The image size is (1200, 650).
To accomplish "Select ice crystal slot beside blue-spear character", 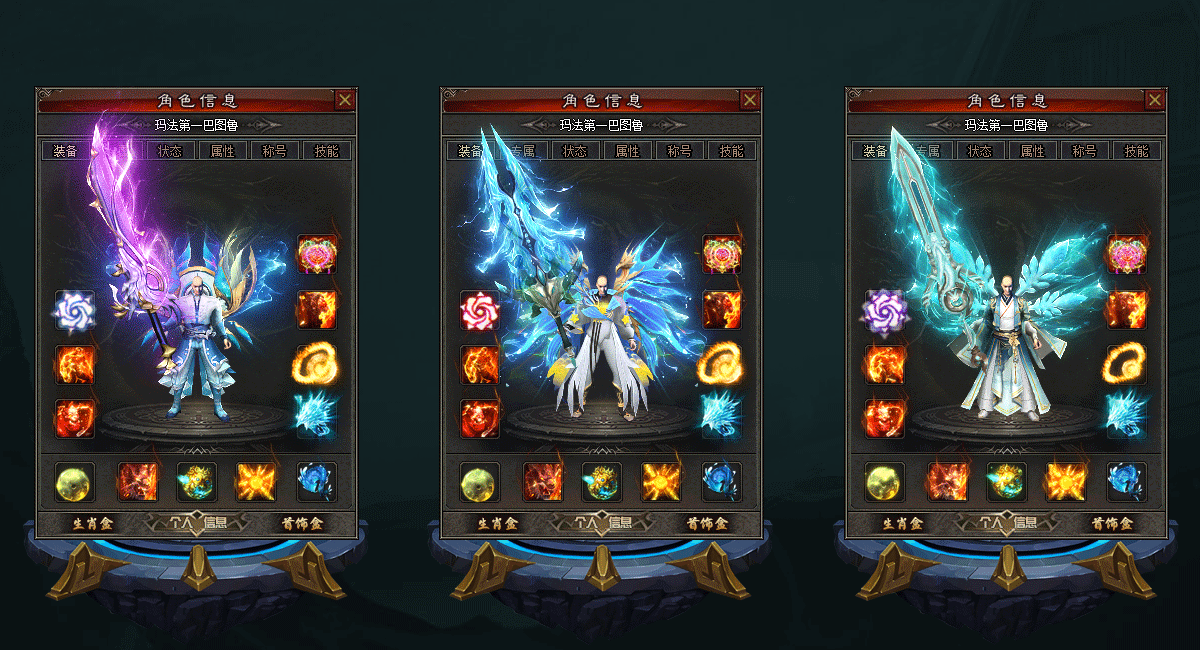I will tap(721, 412).
